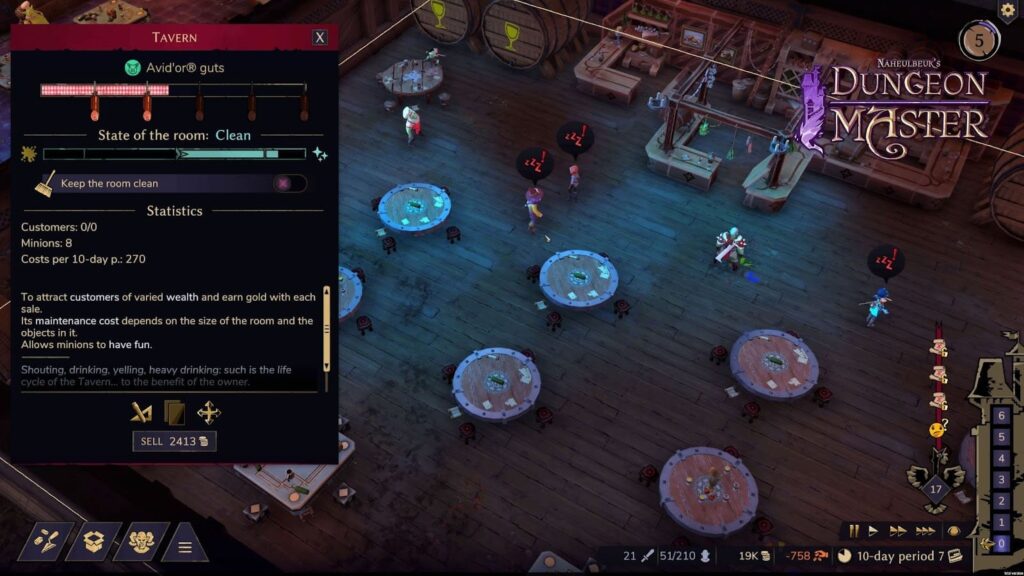
Task: Go to floor 6 on the tower
Action: click(x=1002, y=415)
